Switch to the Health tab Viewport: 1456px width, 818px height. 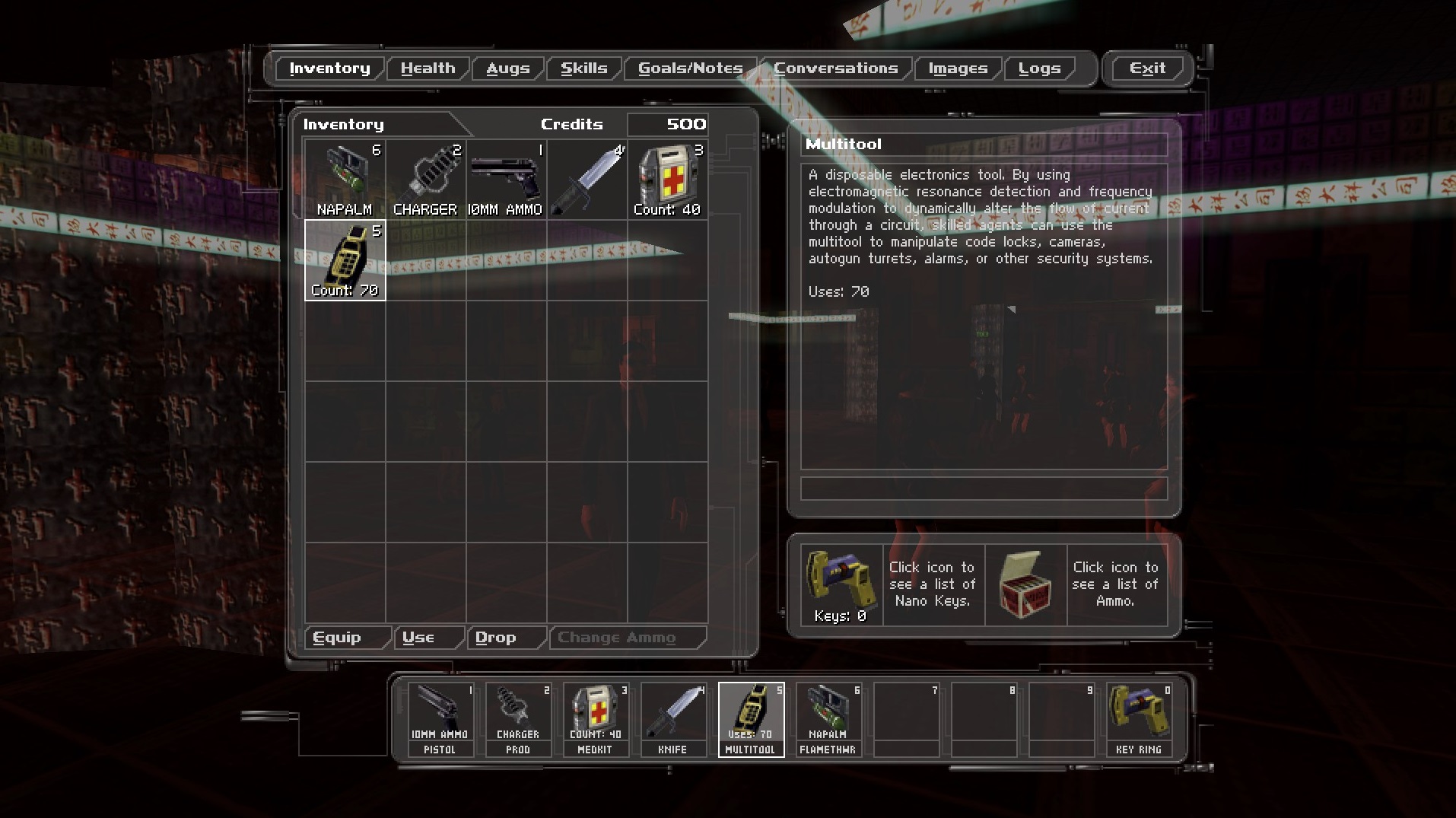pos(428,68)
